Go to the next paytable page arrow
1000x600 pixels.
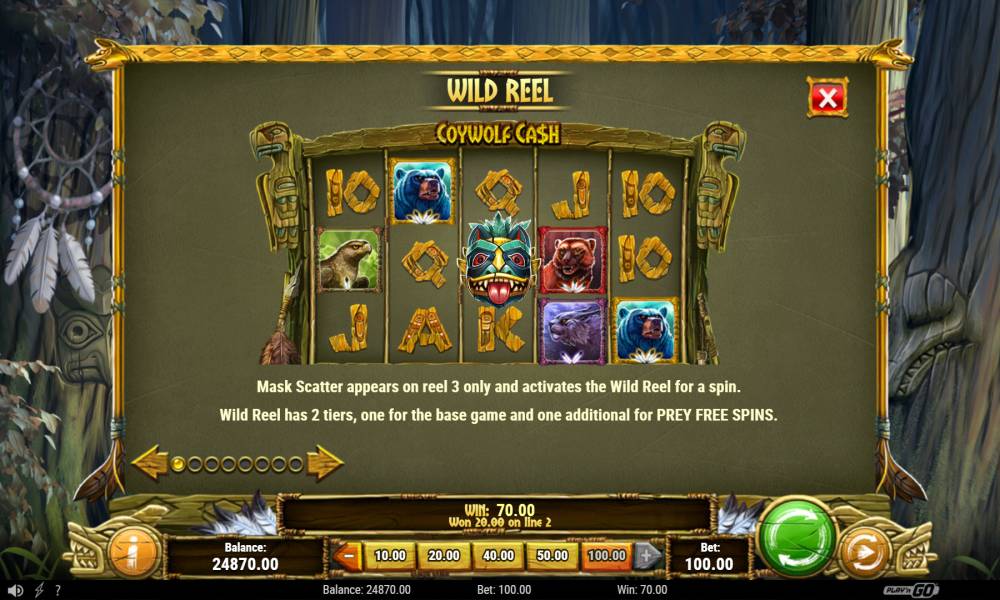(325, 463)
